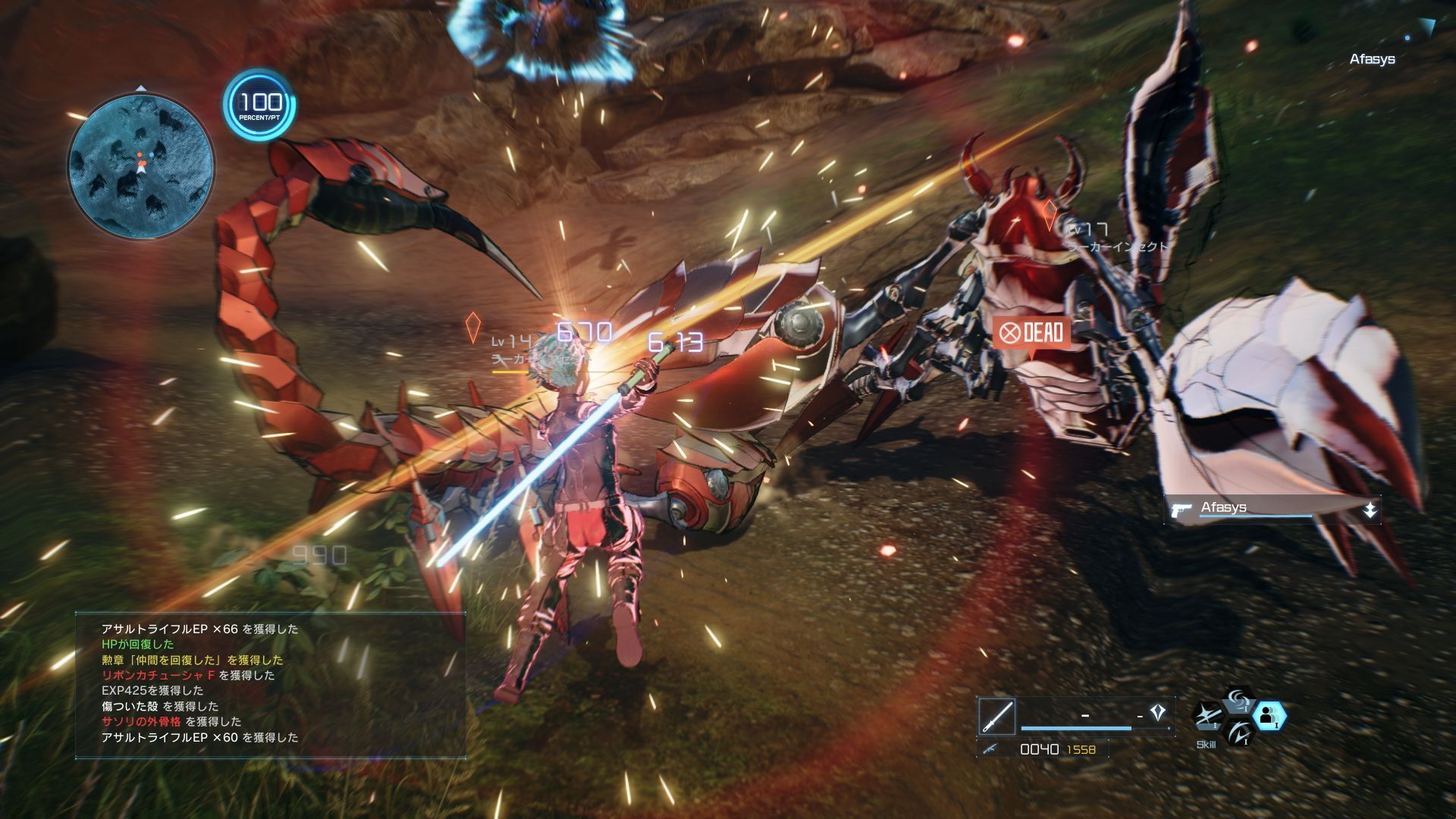Viewport: 1456px width, 819px height.
Task: Select the diamond emblem beside the weapon gauge
Action: [1157, 712]
